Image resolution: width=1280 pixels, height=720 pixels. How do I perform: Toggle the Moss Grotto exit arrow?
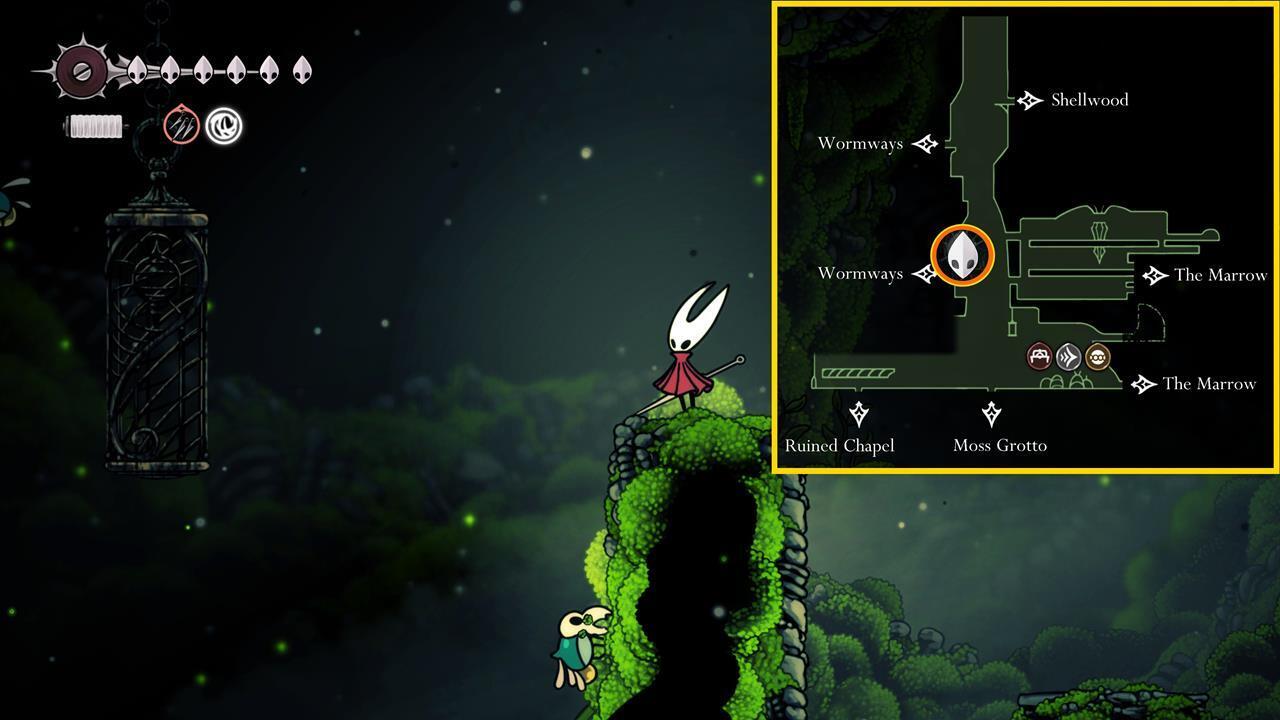point(993,413)
